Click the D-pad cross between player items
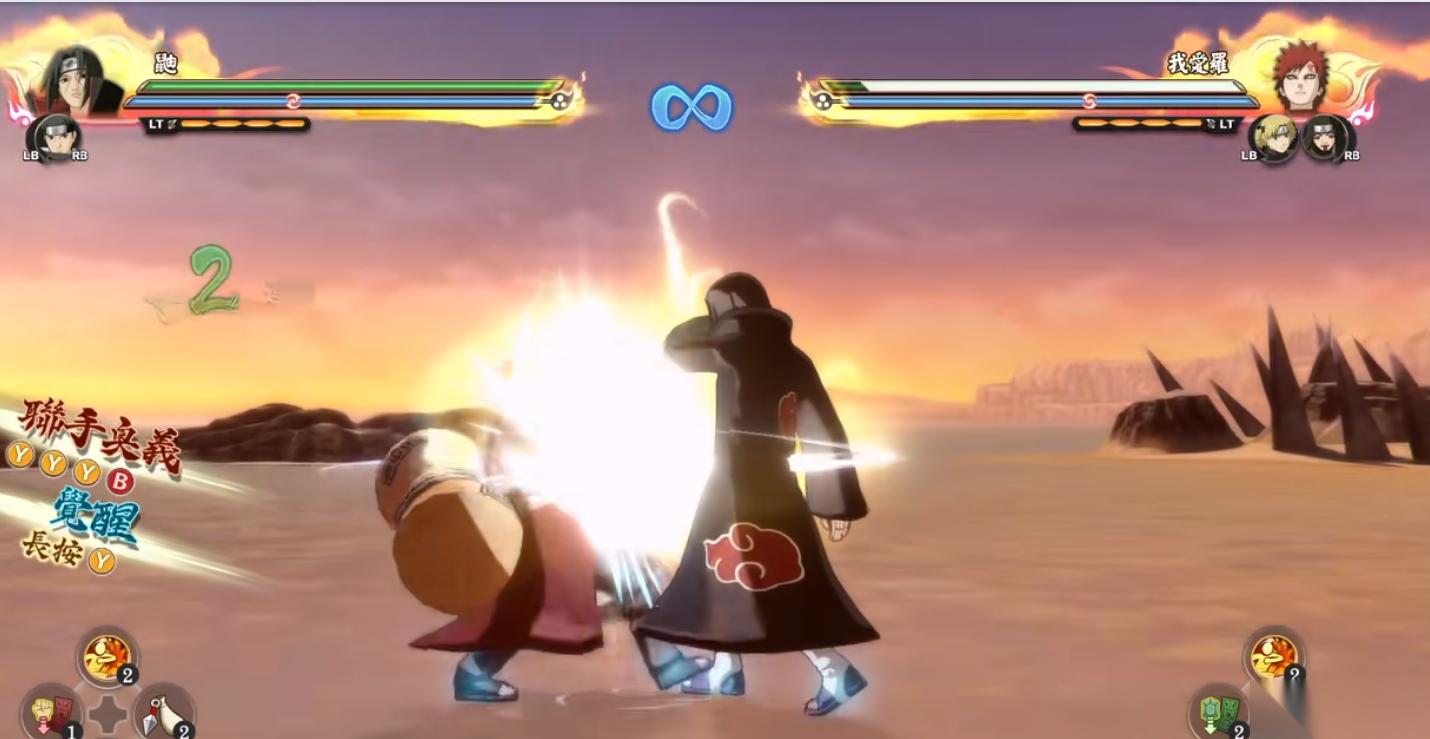 point(107,716)
